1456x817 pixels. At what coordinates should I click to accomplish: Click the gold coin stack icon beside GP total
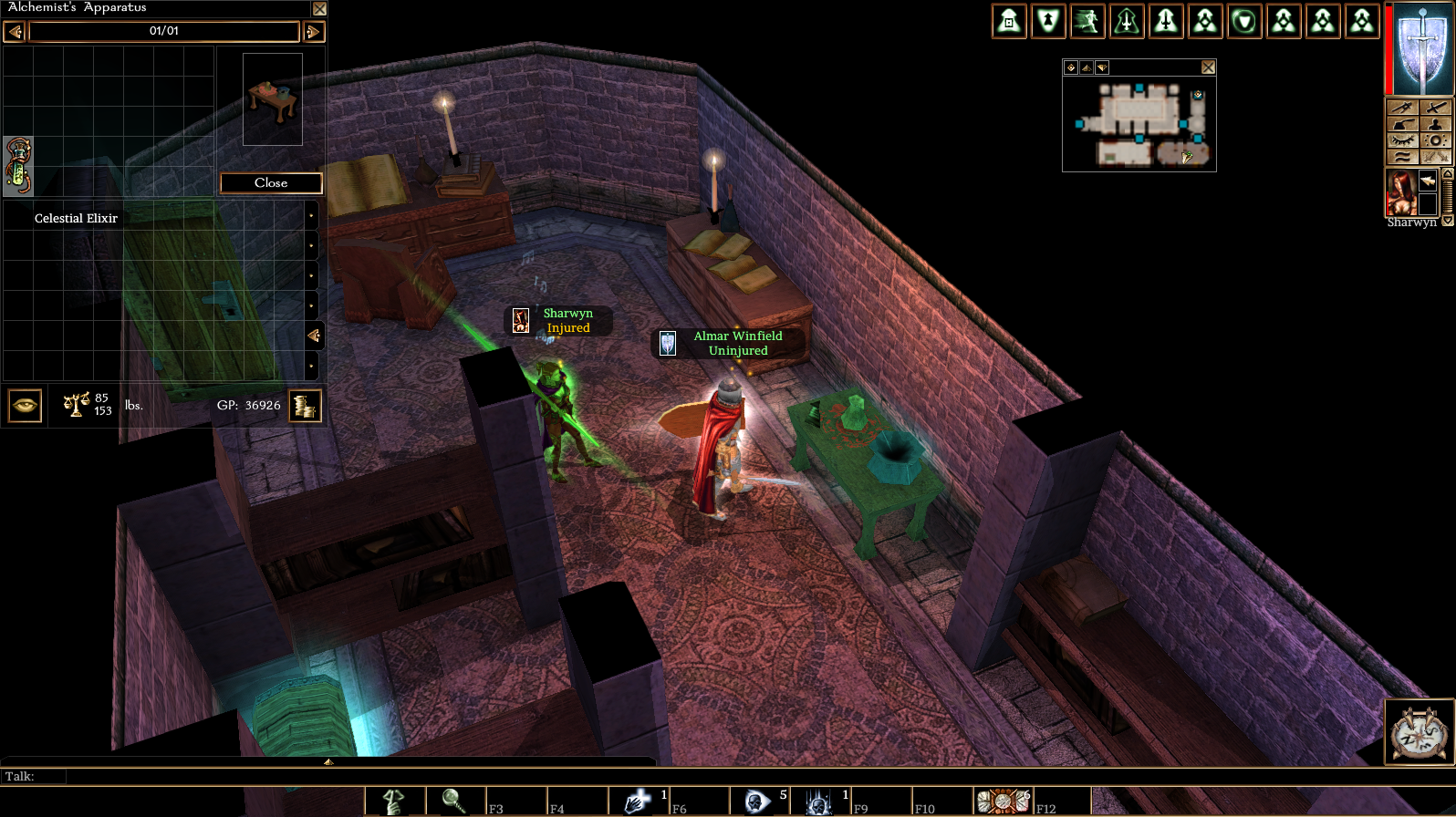305,406
